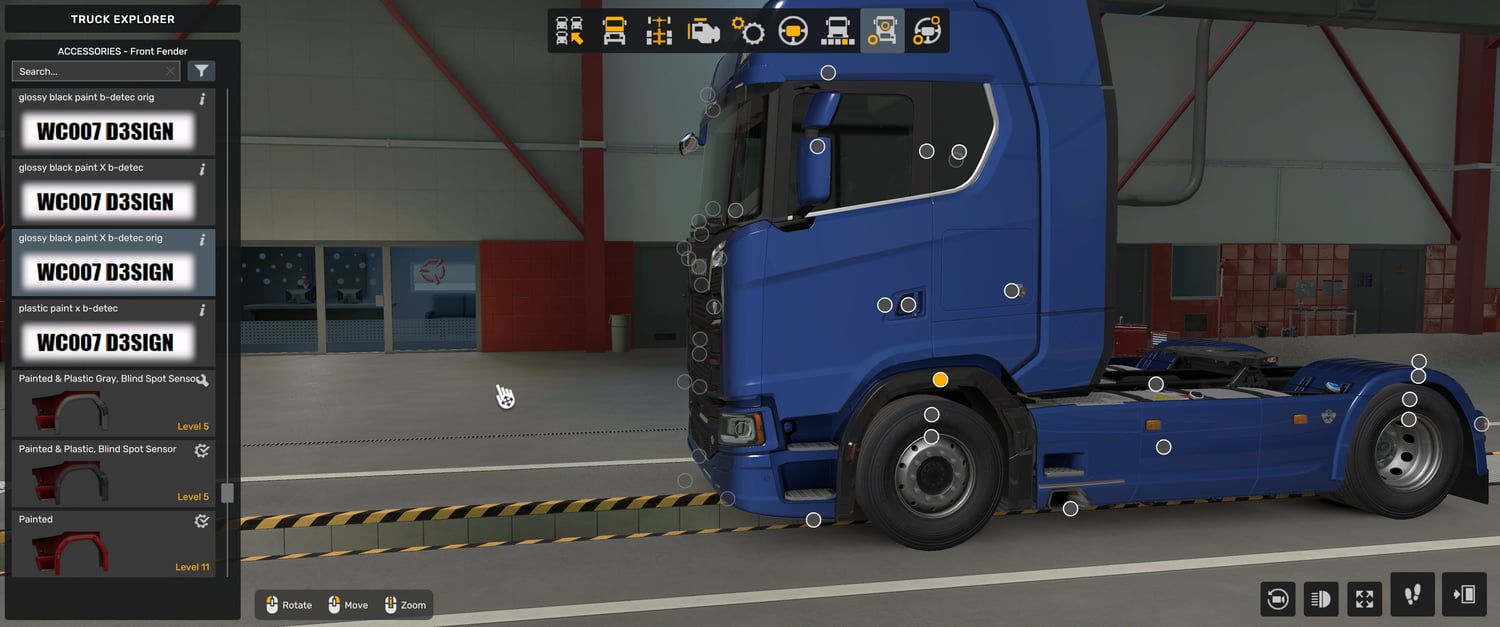
Task: Open the accessory filter funnel button
Action: coord(201,71)
